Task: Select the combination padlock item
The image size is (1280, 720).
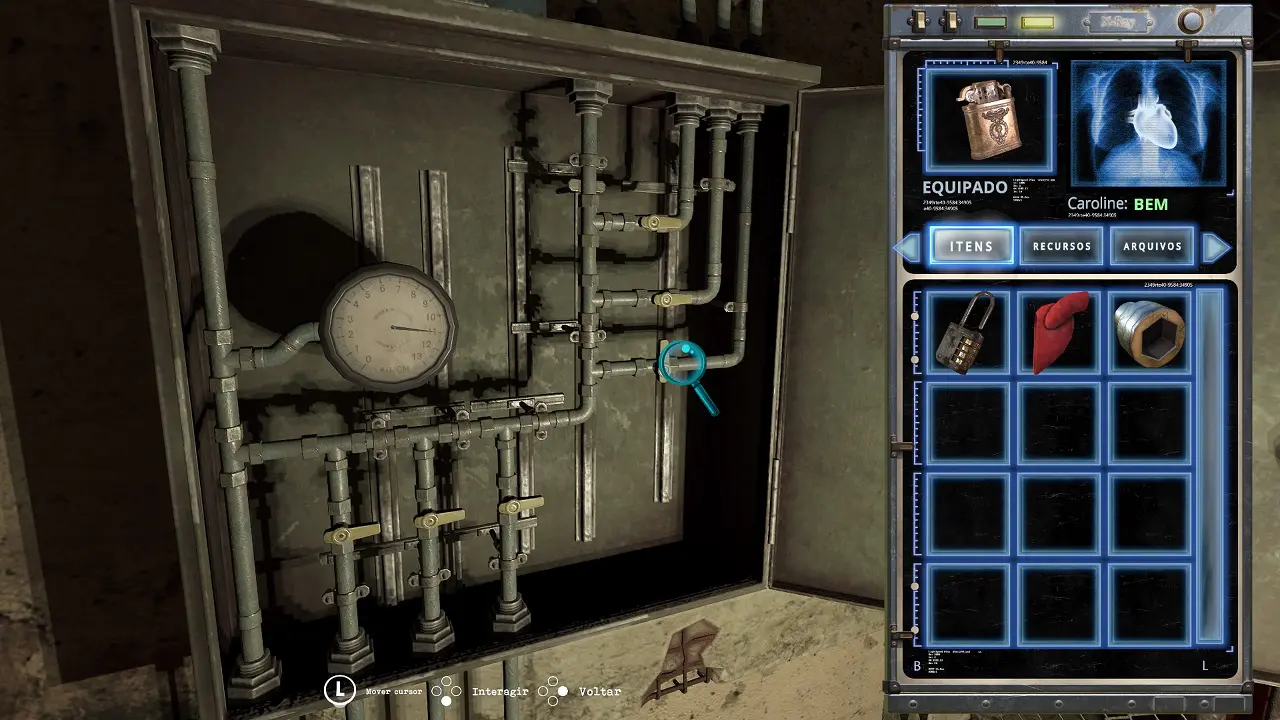Action: point(967,333)
